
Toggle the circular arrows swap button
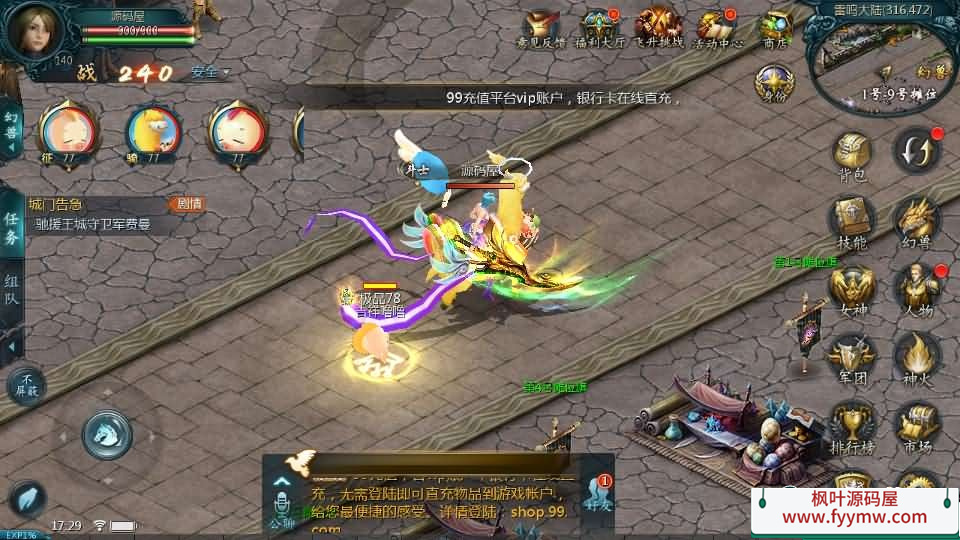pos(916,152)
